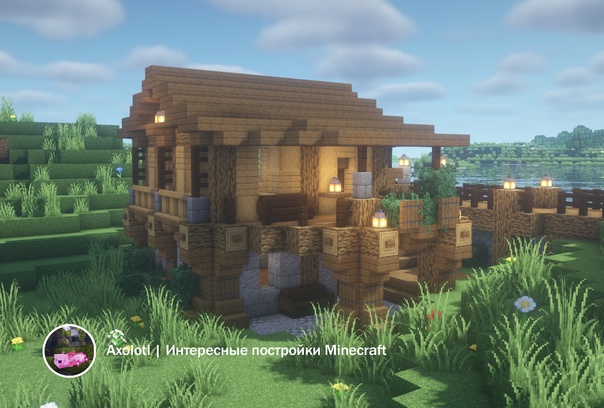Open the "Axolotl | Интересные постройки Minecraft" channel link

point(246,351)
